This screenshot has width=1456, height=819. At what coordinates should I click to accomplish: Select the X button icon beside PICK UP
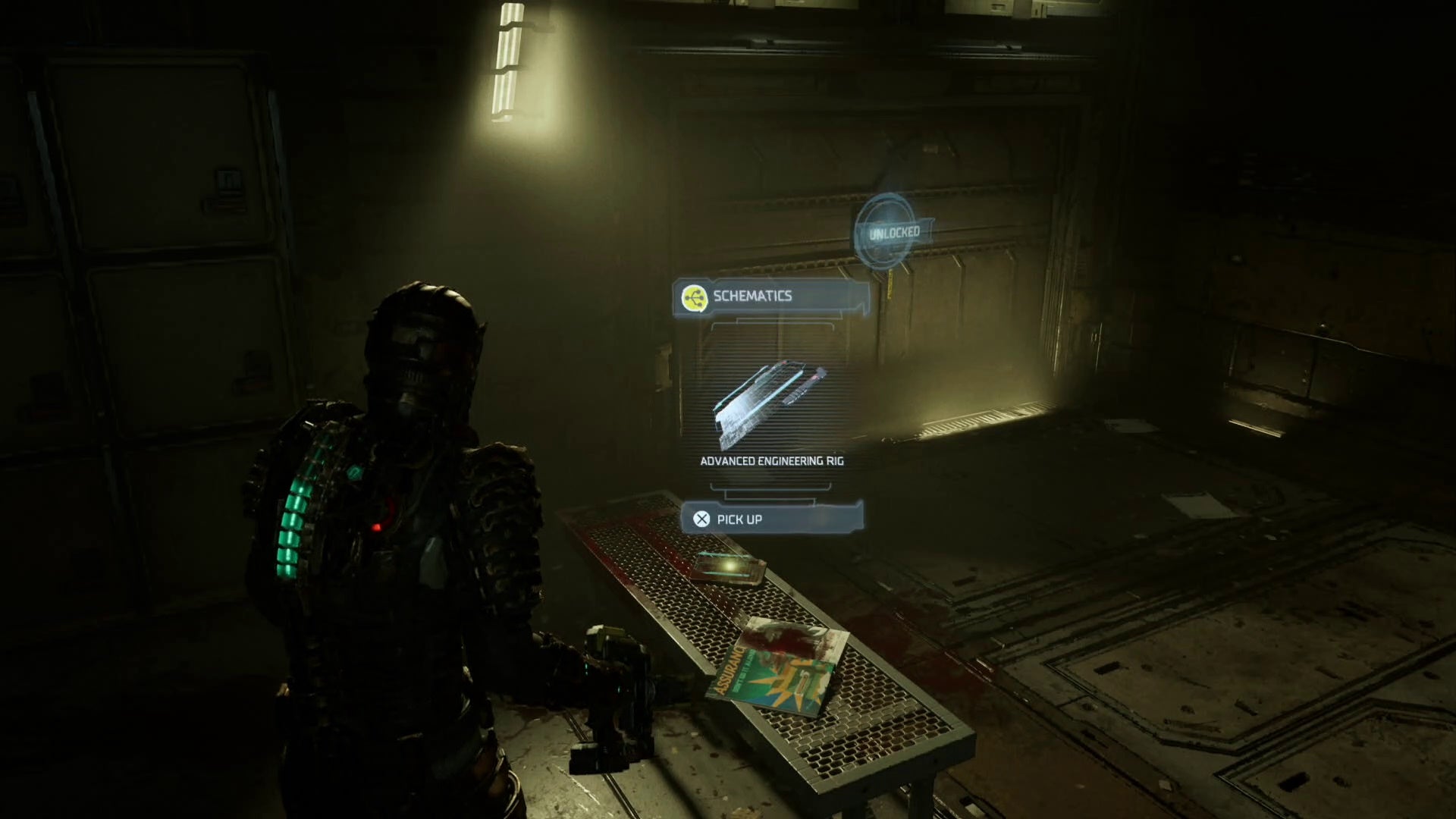(701, 519)
